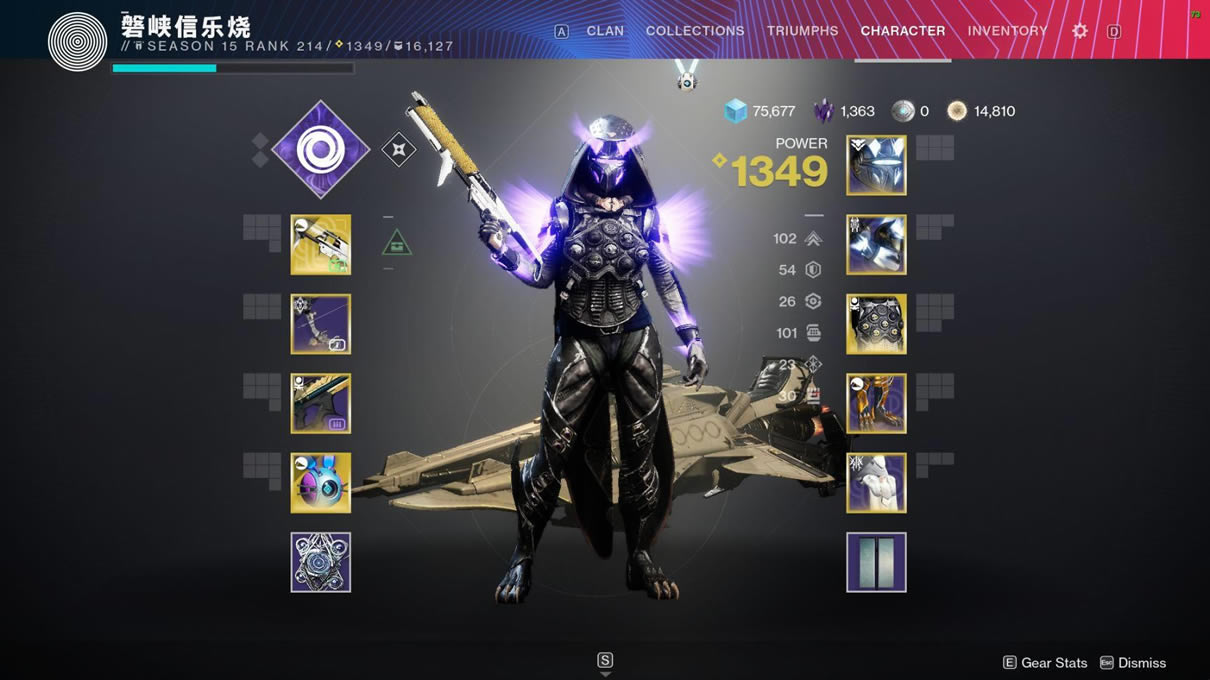Click the green triangle icon

(x=397, y=242)
